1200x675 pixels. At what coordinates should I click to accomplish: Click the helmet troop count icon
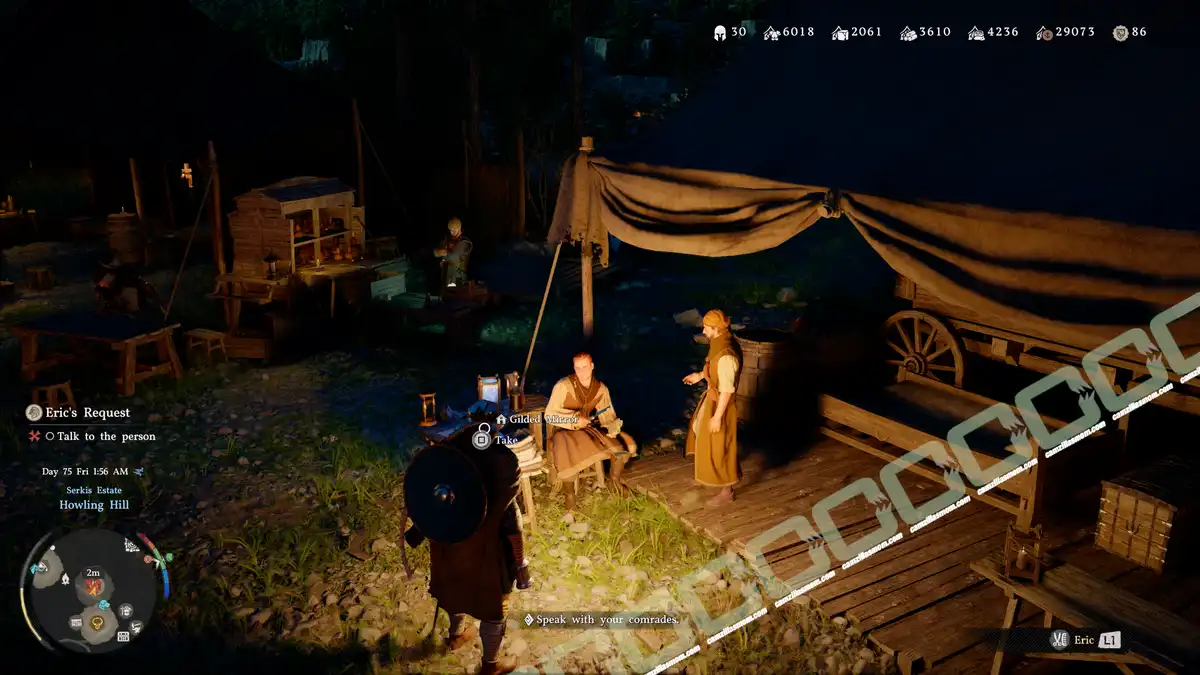[719, 32]
